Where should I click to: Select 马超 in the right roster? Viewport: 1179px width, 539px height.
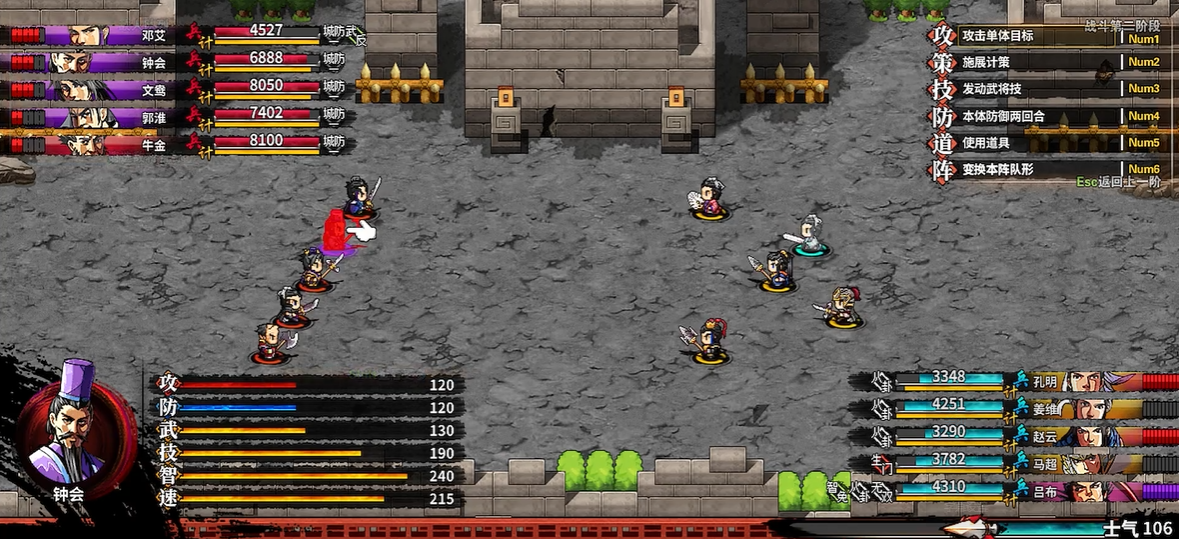point(1090,463)
